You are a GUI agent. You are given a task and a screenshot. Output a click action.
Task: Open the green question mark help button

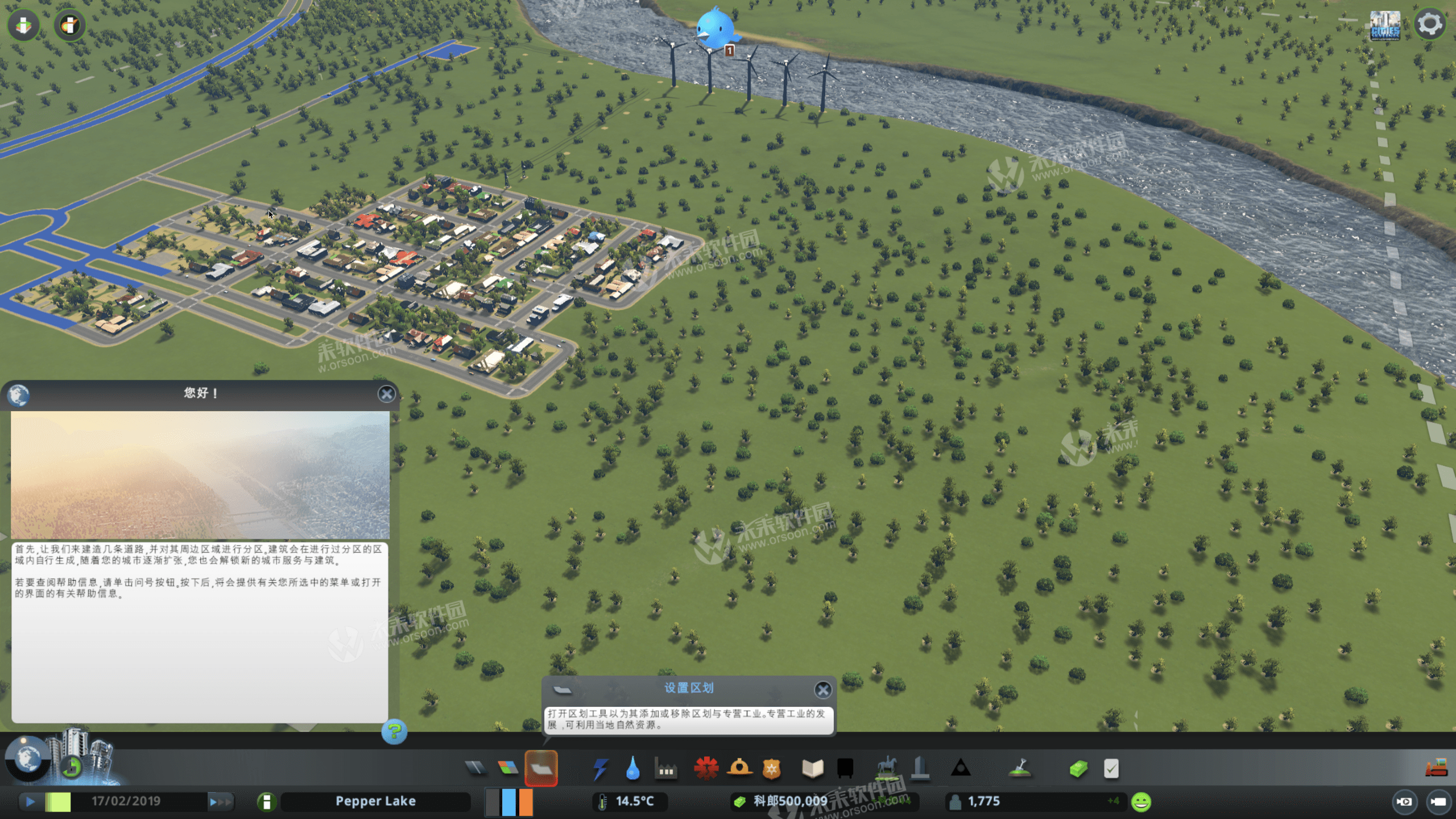394,731
